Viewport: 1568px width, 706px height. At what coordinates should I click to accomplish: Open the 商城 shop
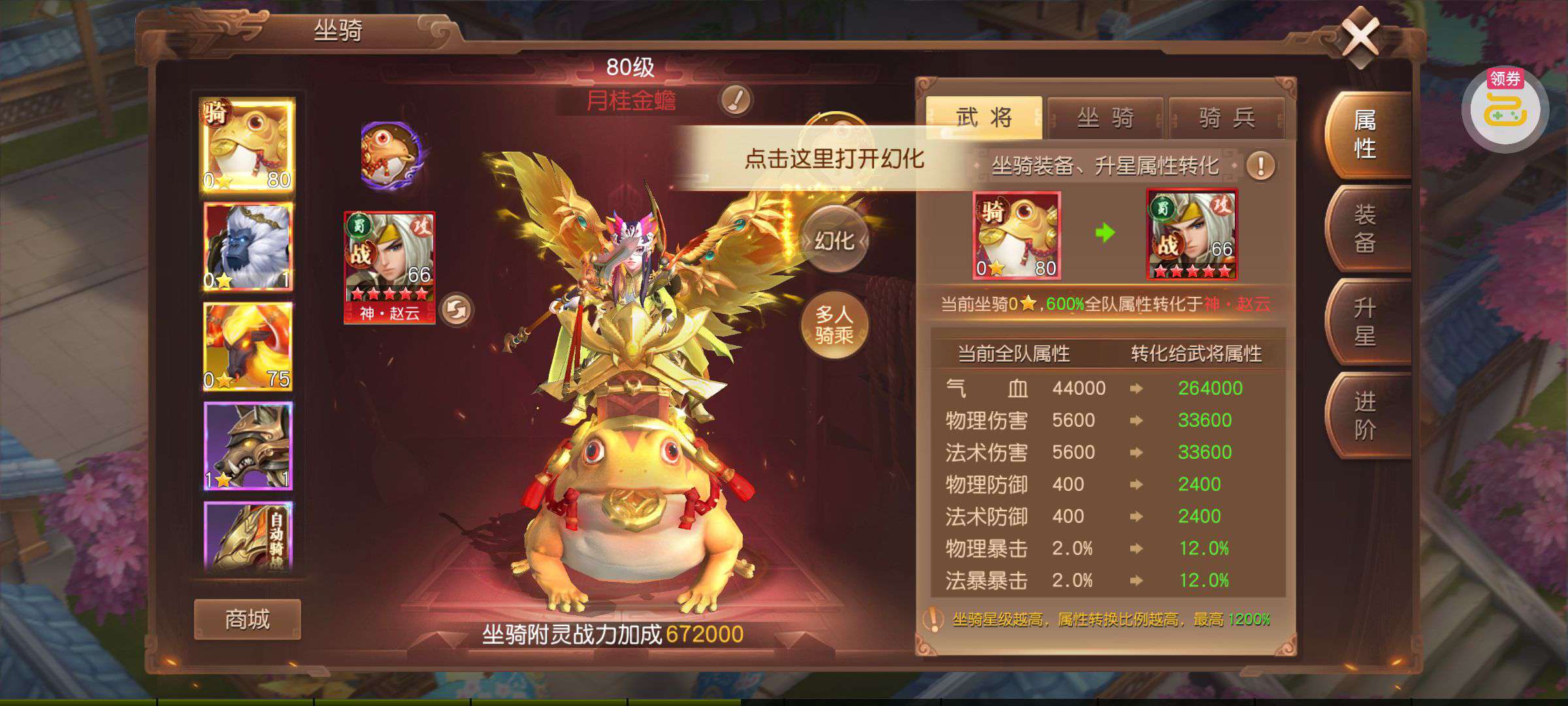(247, 619)
